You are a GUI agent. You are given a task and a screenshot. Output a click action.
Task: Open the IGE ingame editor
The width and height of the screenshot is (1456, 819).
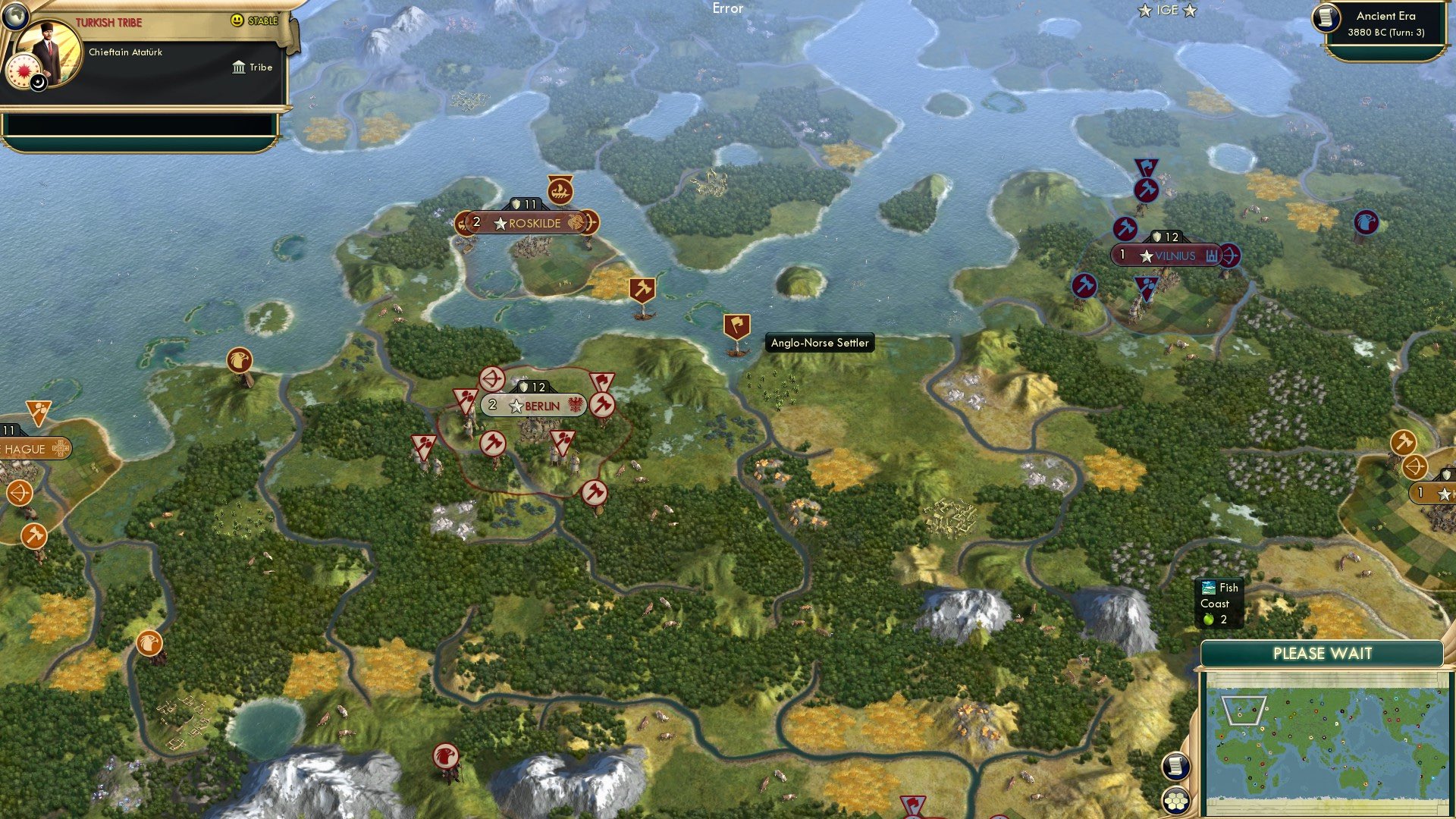(x=1167, y=11)
